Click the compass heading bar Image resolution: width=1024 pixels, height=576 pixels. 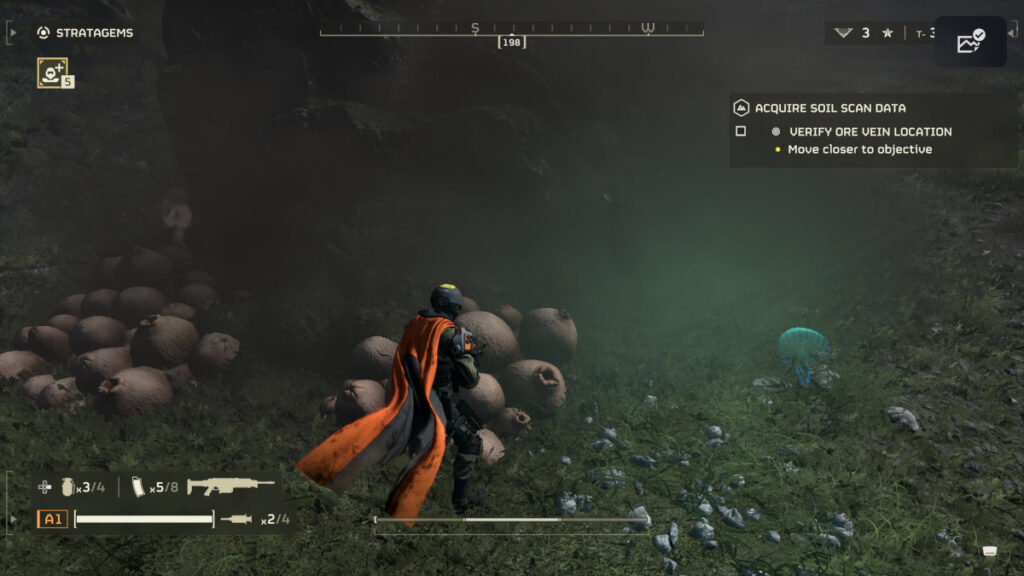(x=511, y=29)
